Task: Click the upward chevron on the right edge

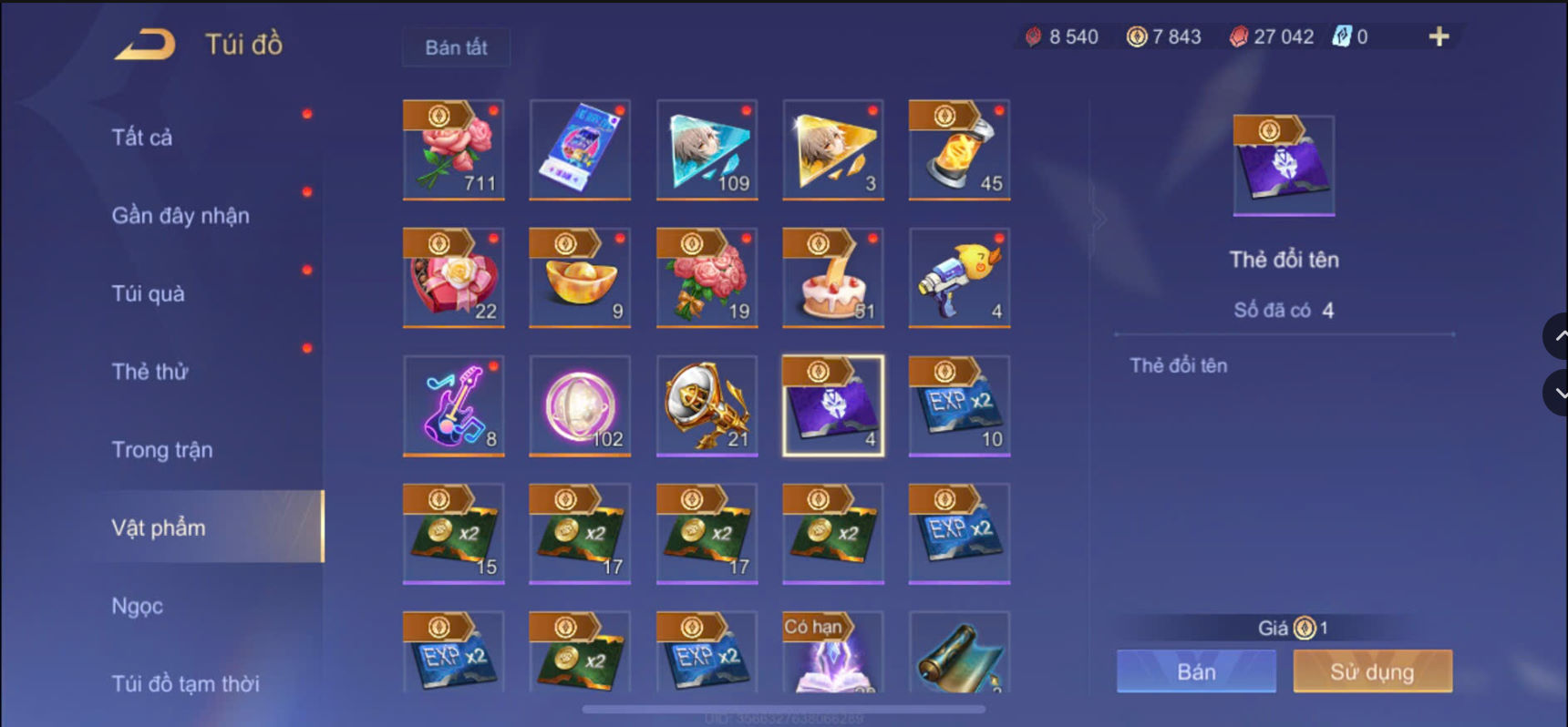Action: point(1556,335)
